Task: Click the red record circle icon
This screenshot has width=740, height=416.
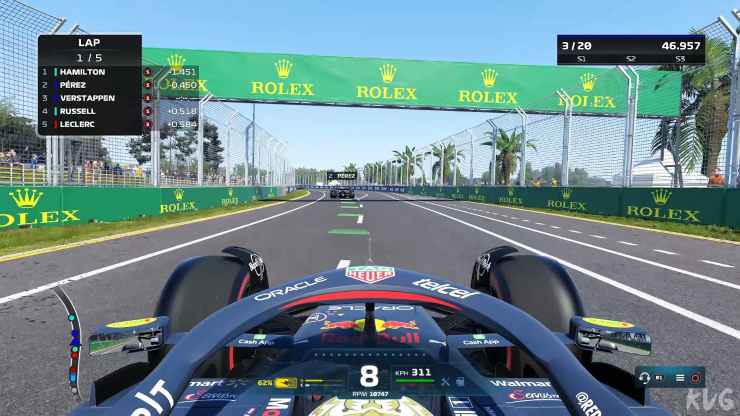Action: [x=694, y=378]
